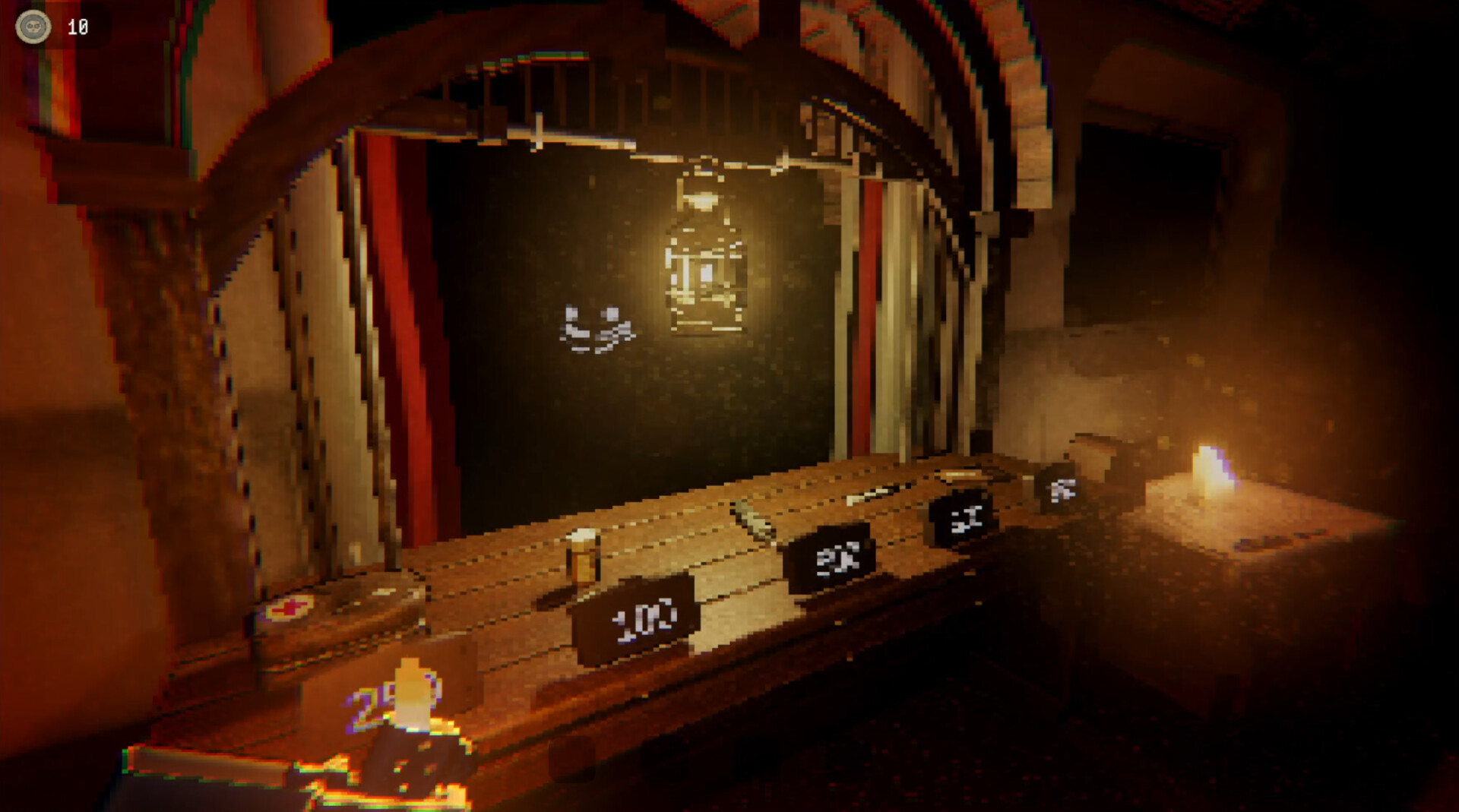The width and height of the screenshot is (1459, 812).
Task: Click the smiley face drawing in the darkness
Action: click(x=597, y=327)
